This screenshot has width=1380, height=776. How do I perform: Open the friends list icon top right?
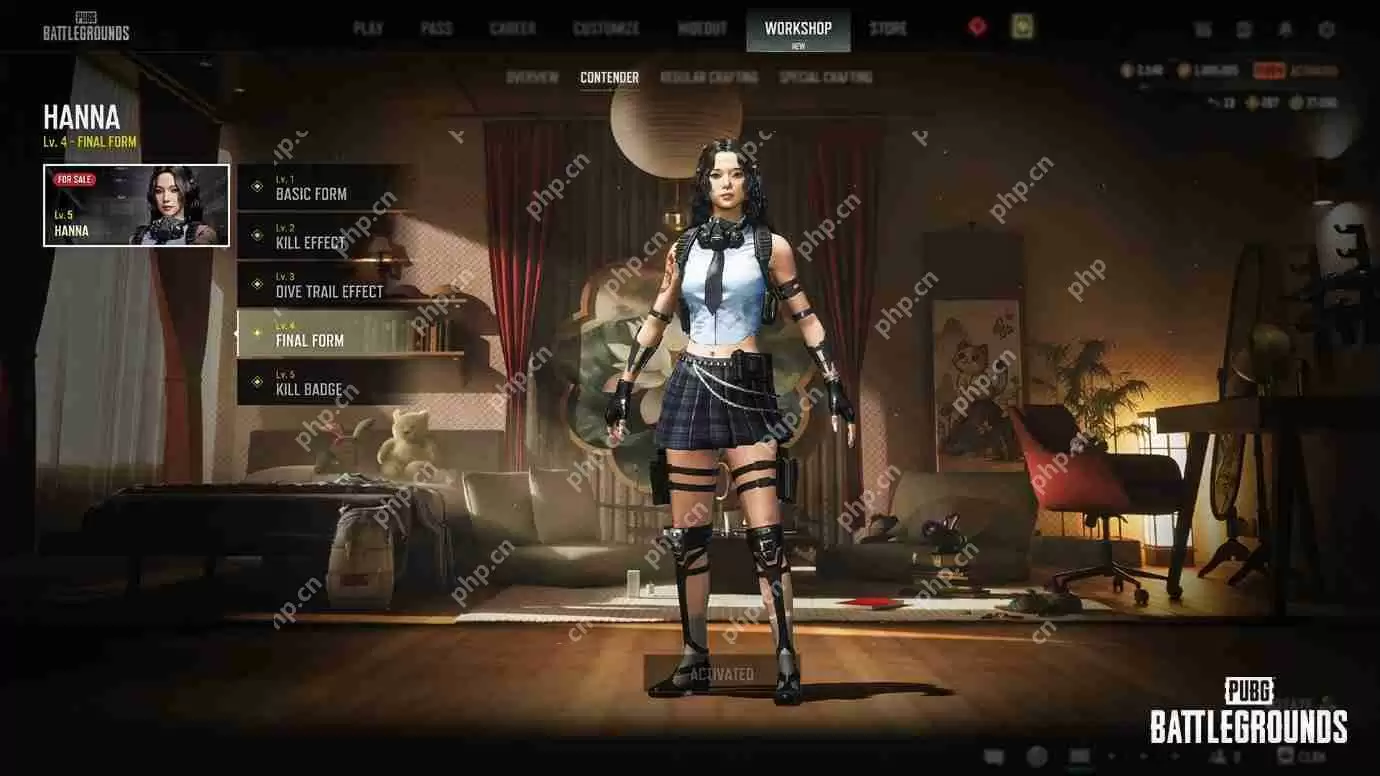[1205, 28]
